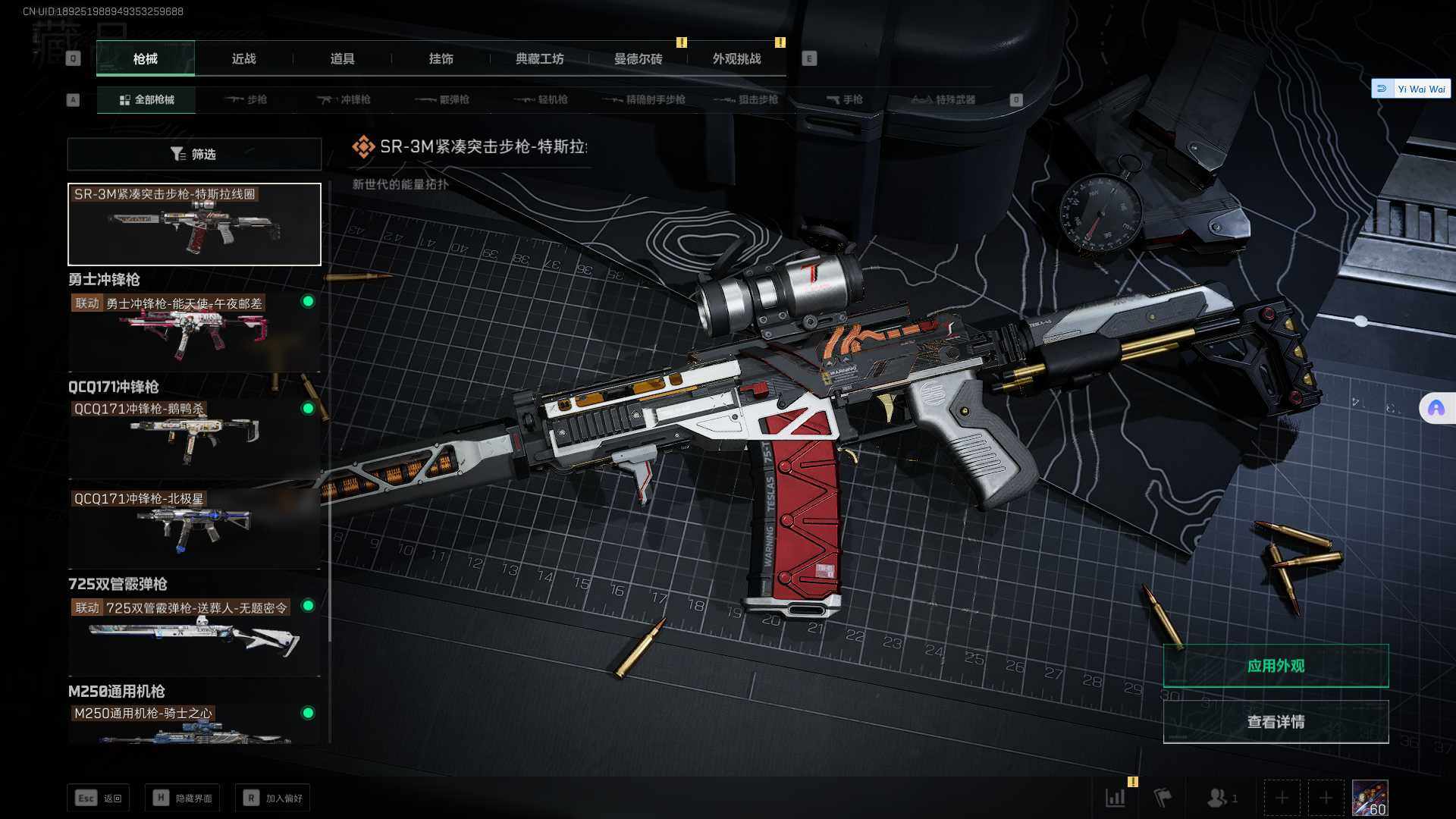Screen dimensions: 1456x819
Task: Select the 手枪 pistol category
Action: [x=844, y=99]
